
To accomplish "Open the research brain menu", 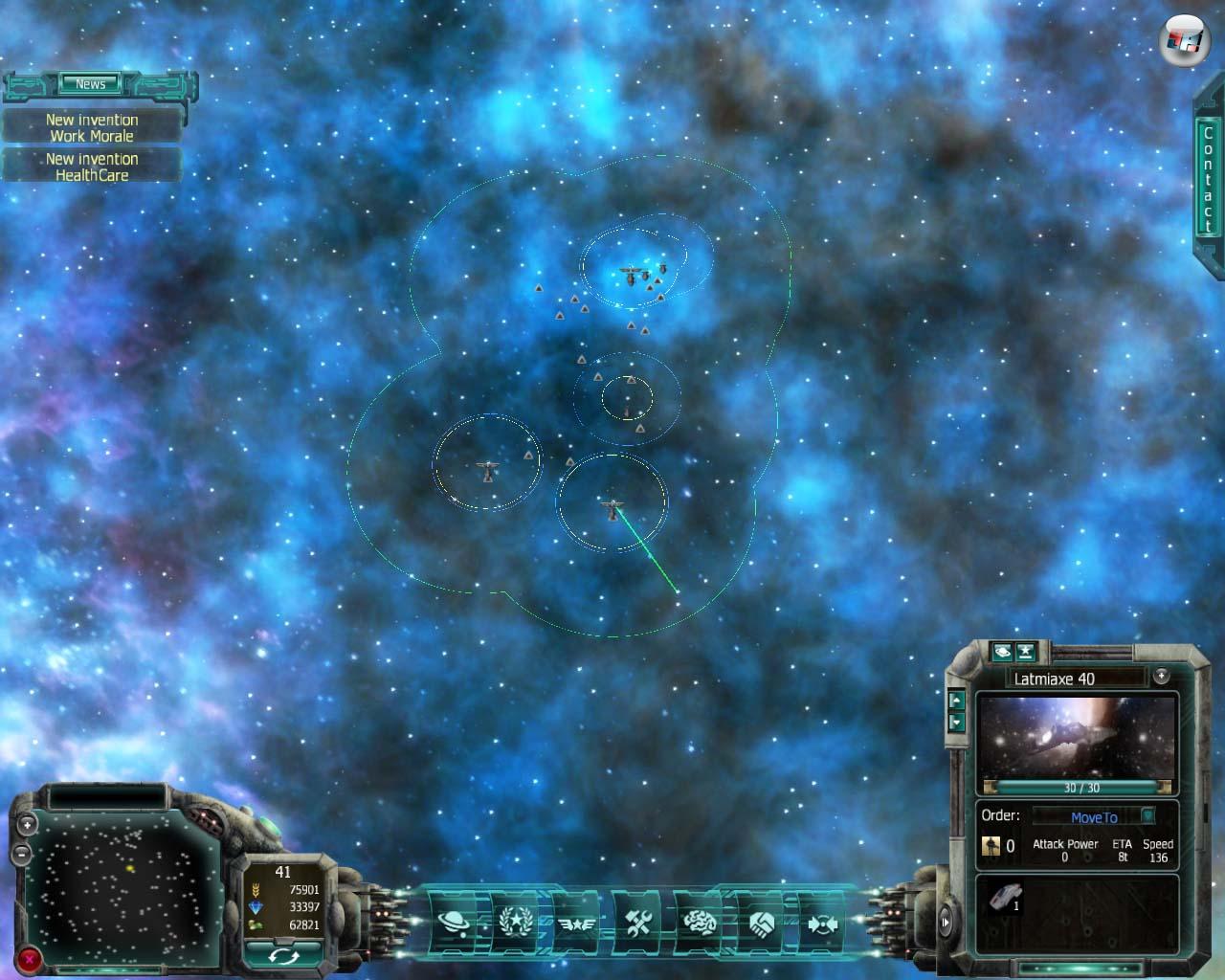I will 699,923.
